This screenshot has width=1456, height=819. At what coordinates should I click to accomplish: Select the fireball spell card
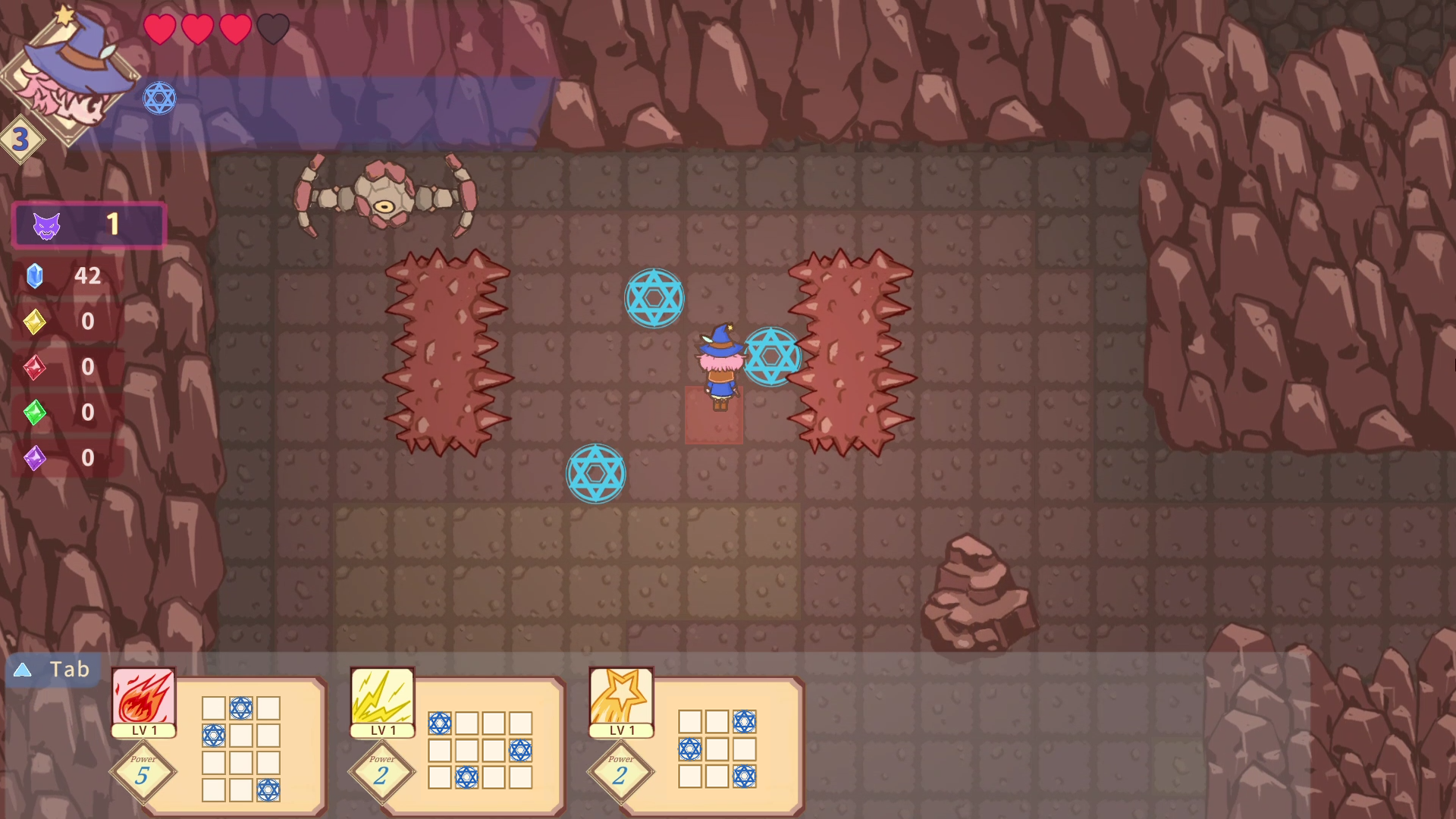coord(143,697)
